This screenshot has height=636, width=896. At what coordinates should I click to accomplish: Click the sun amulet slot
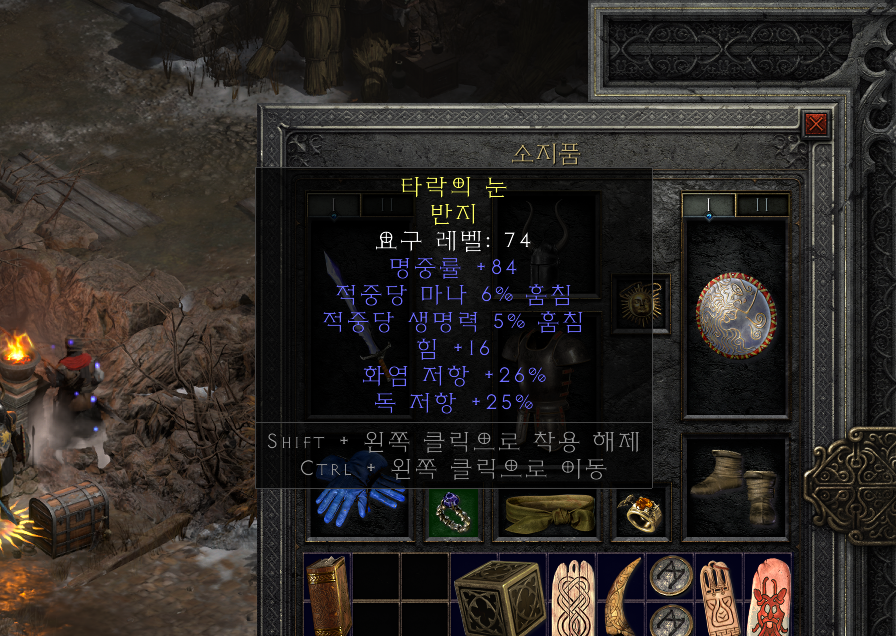pos(640,303)
